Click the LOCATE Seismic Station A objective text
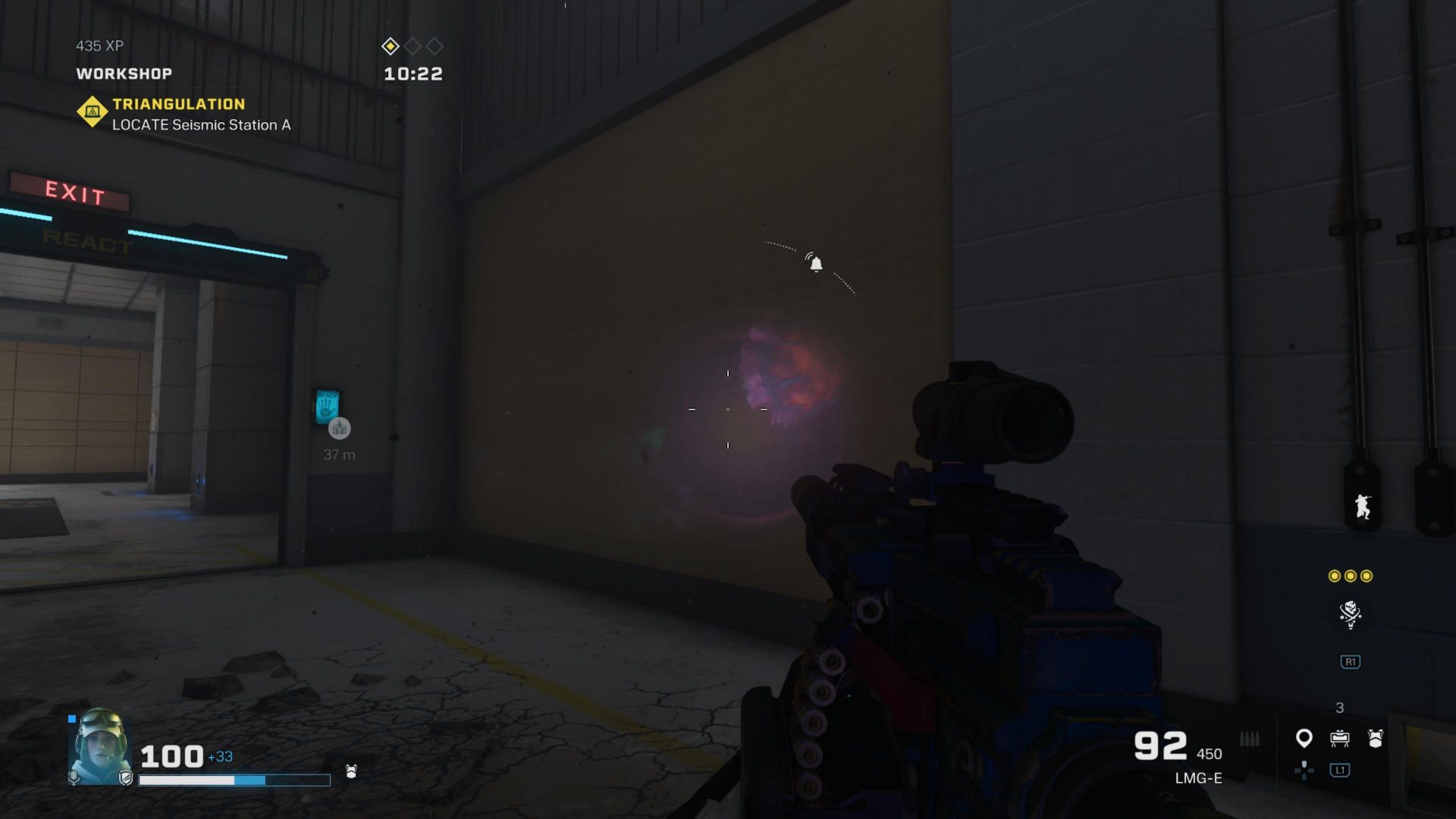This screenshot has width=1456, height=819. (199, 125)
